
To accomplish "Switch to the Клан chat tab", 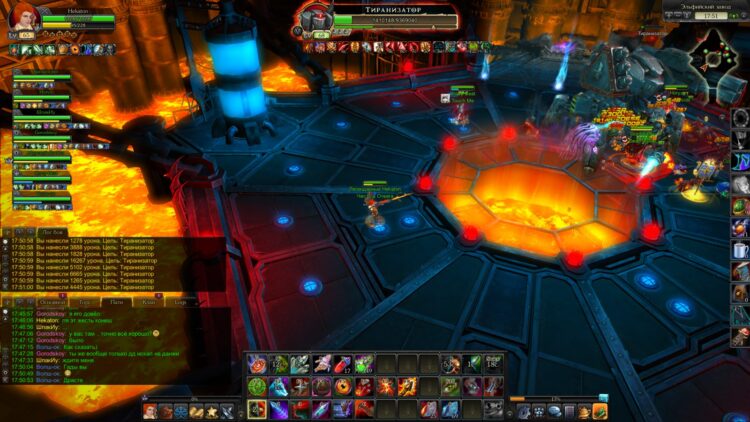I will pos(149,301).
